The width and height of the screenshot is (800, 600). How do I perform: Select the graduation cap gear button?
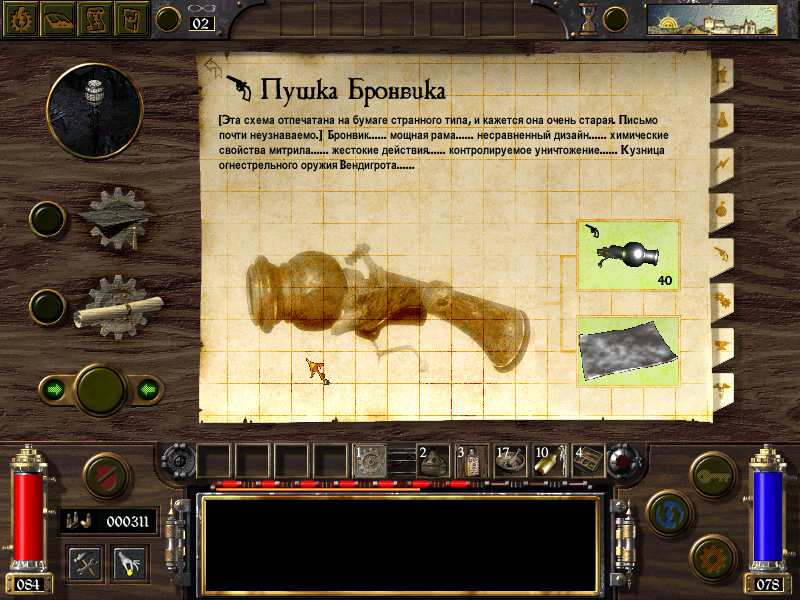[118, 216]
